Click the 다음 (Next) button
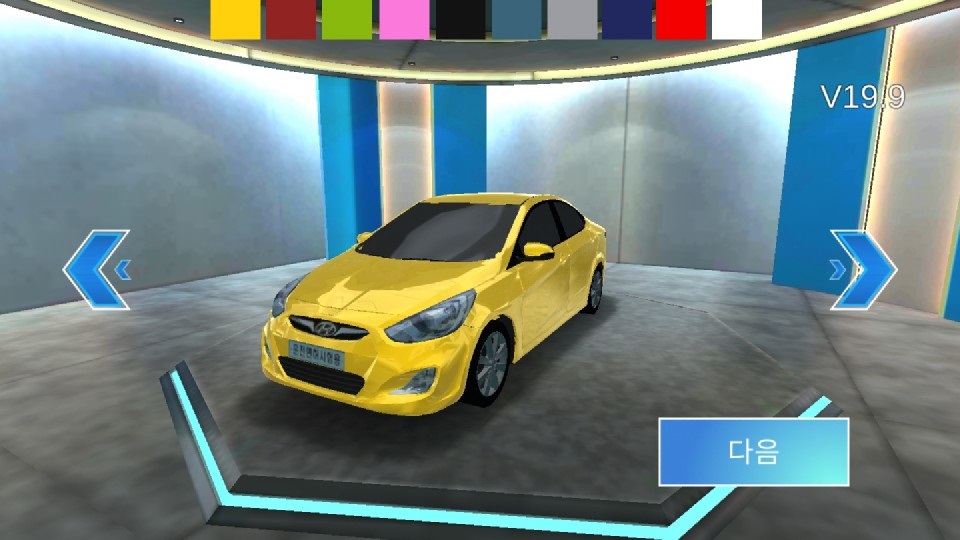 (x=753, y=452)
